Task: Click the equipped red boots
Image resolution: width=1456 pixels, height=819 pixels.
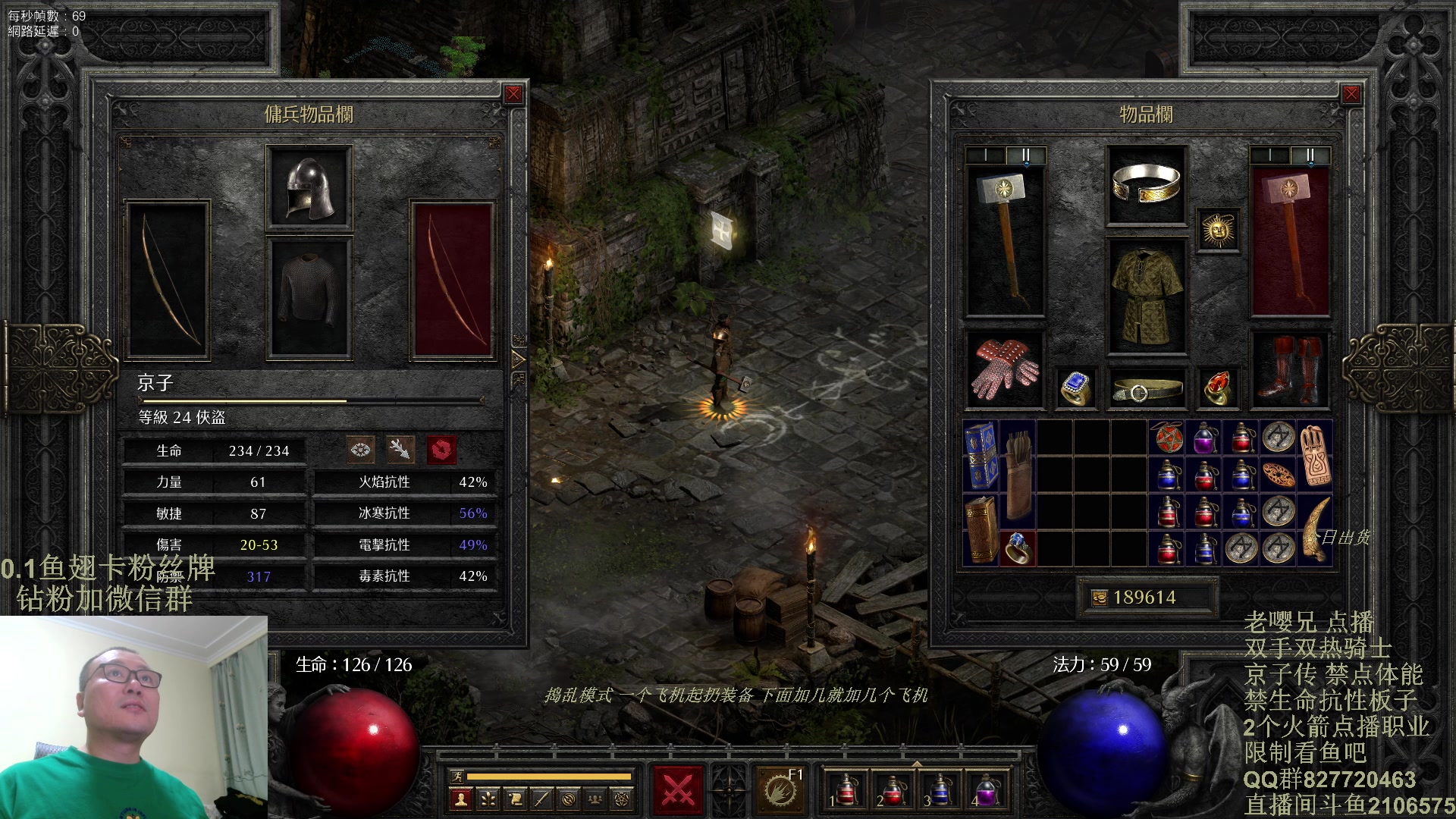Action: (x=1288, y=369)
